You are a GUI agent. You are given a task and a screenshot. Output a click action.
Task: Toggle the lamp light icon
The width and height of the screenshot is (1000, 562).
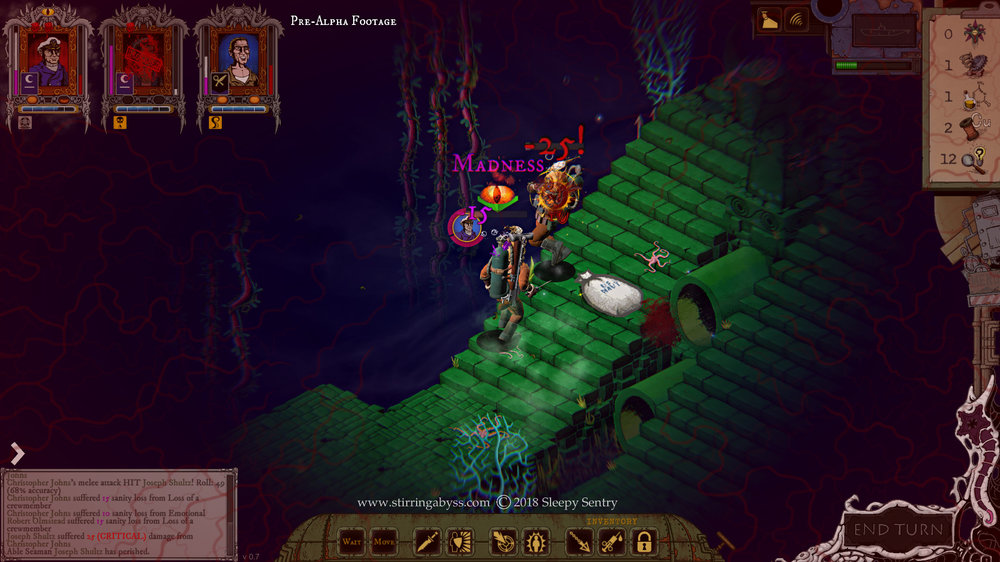[769, 18]
